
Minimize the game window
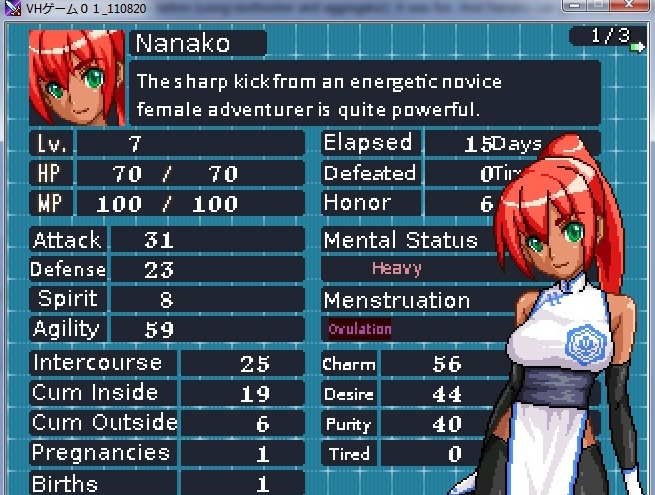point(574,6)
